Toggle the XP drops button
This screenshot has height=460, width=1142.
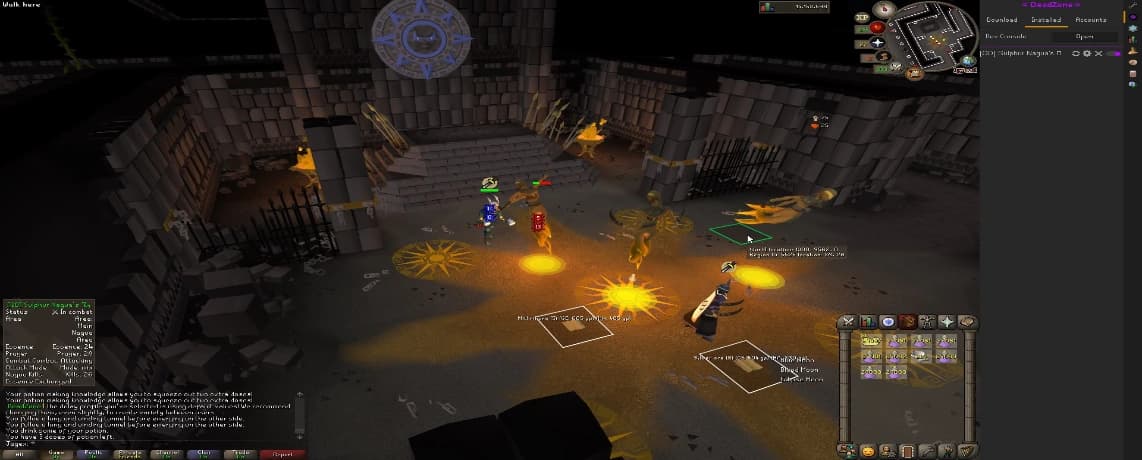[862, 18]
